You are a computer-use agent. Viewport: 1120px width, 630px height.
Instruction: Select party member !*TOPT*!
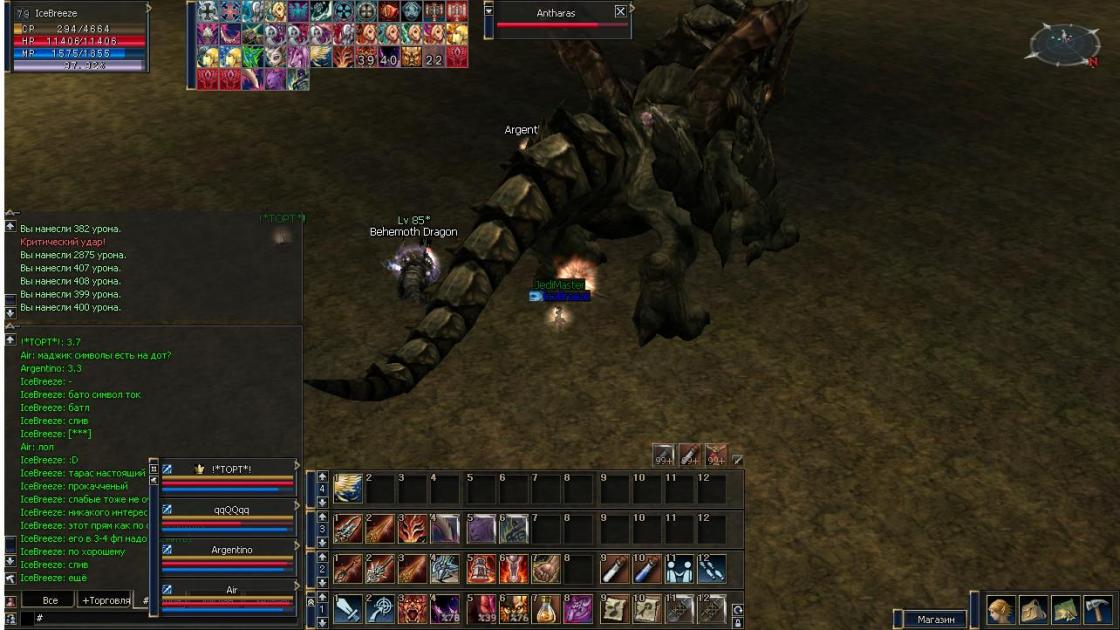point(231,469)
